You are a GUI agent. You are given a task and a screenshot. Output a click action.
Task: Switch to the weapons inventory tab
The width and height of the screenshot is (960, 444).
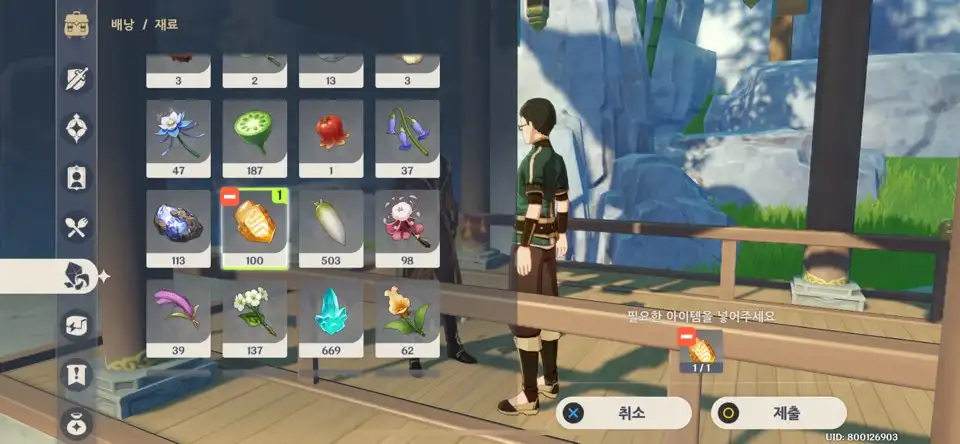(78, 79)
